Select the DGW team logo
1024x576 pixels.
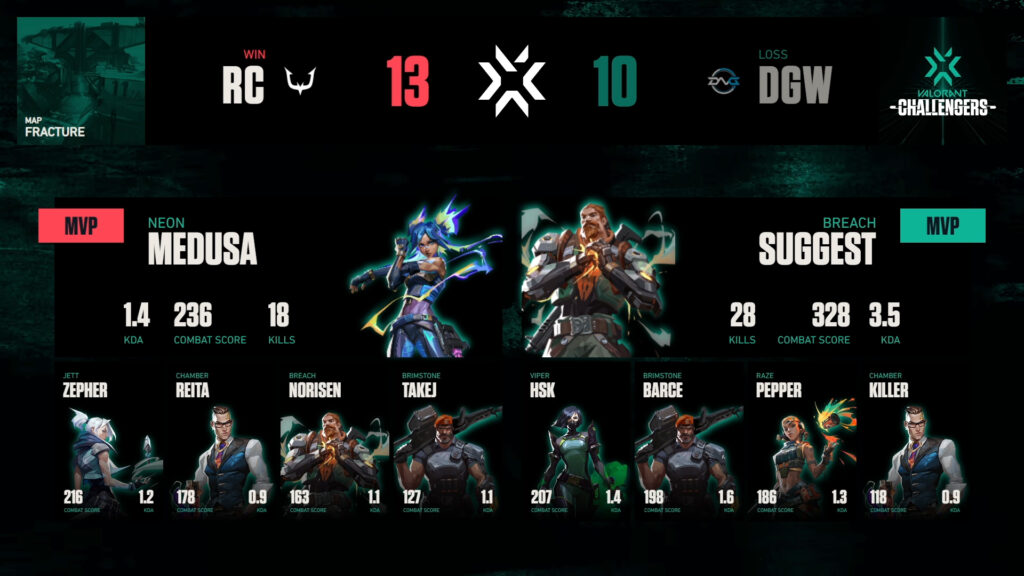721,82
